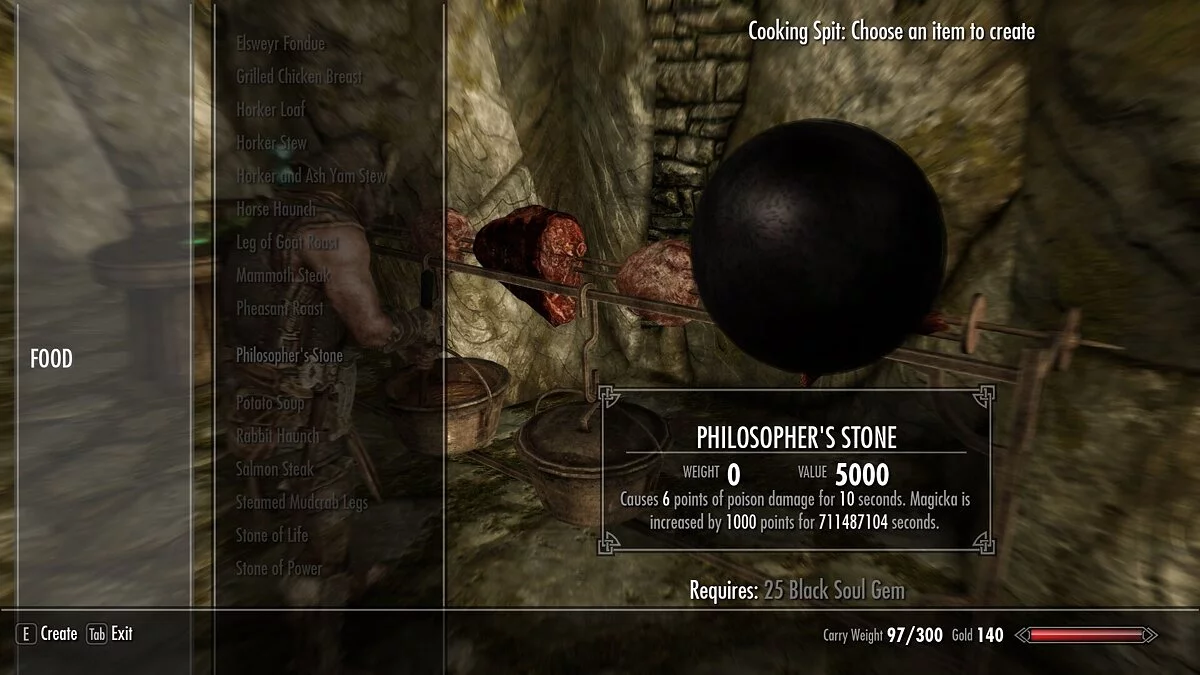This screenshot has width=1200, height=675.
Task: Select Grilled Chicken Breast recipe
Action: (x=299, y=77)
